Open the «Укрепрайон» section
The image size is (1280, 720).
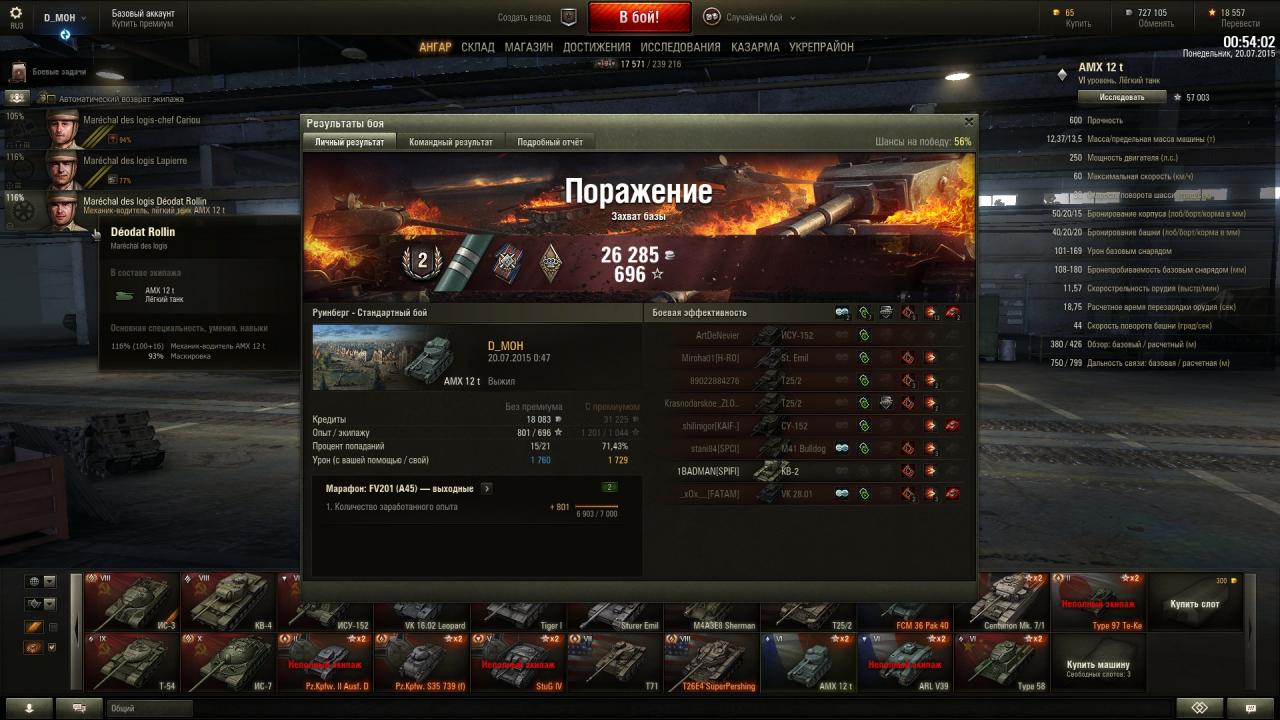(x=821, y=47)
